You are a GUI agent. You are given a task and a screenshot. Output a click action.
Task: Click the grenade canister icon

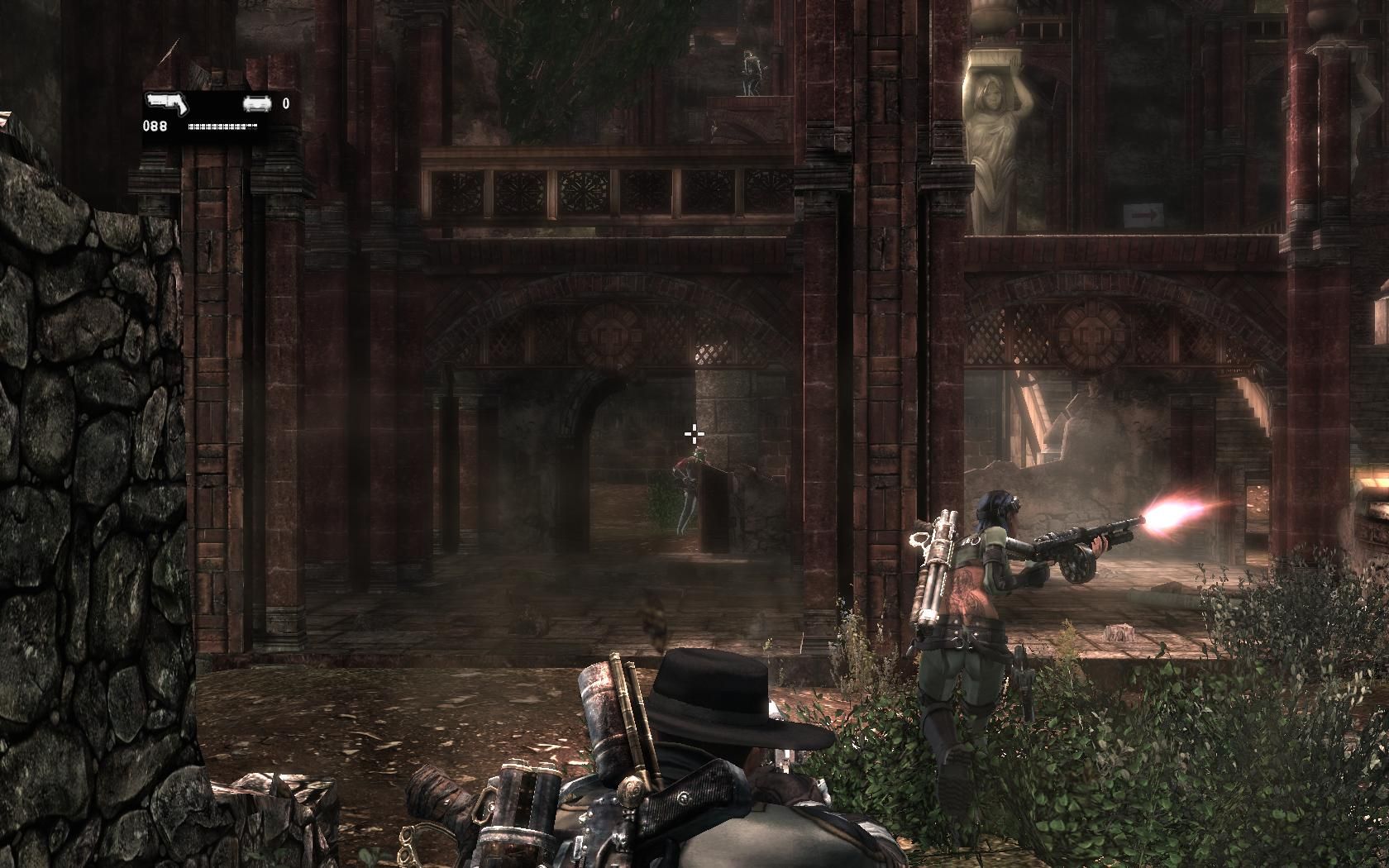click(256, 104)
